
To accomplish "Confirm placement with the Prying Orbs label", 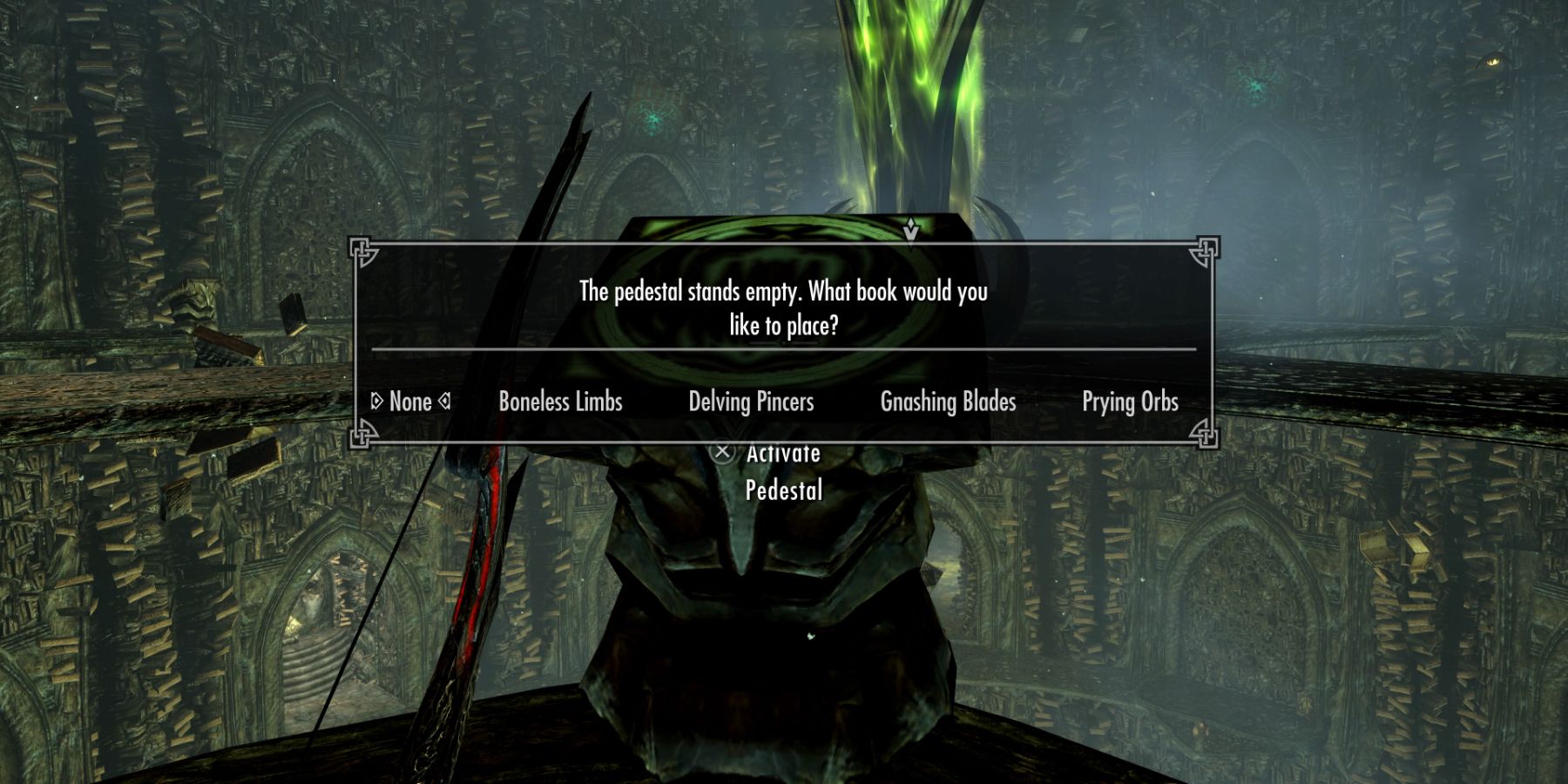I will pos(1130,402).
